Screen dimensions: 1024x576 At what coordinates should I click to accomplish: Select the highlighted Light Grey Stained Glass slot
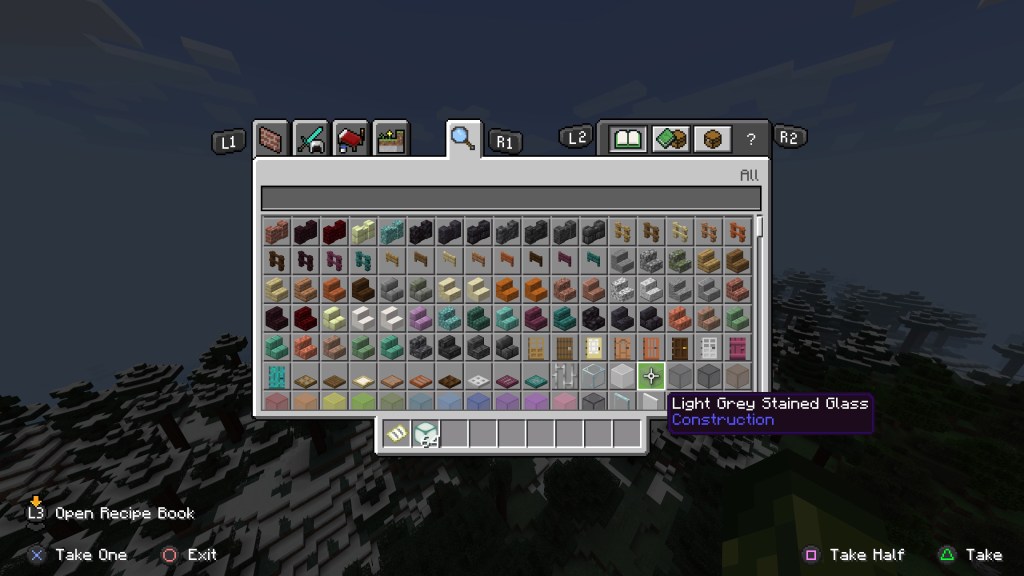(651, 376)
